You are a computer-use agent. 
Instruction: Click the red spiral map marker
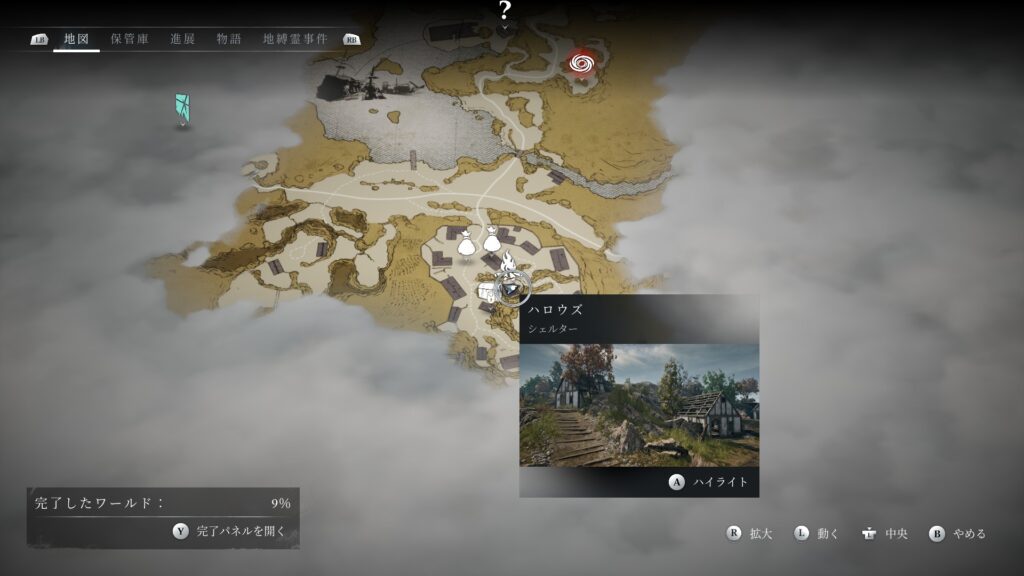581,64
